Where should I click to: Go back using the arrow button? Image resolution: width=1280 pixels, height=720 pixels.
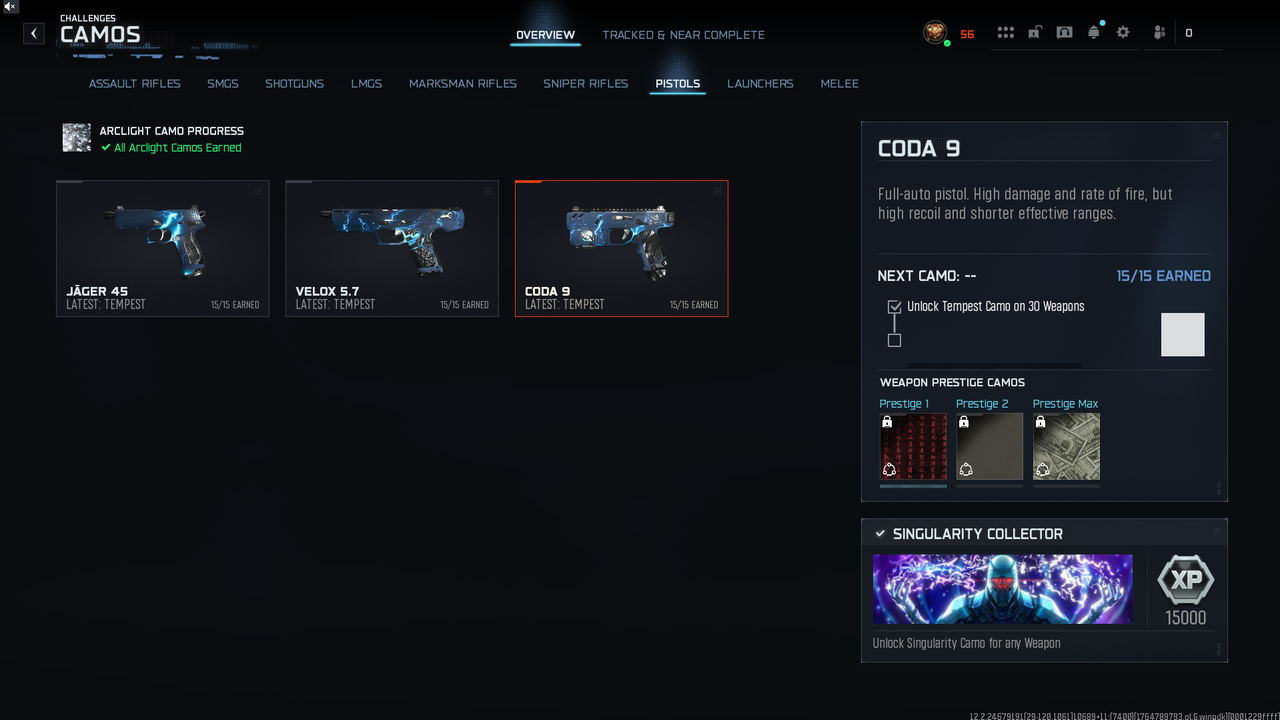(34, 33)
